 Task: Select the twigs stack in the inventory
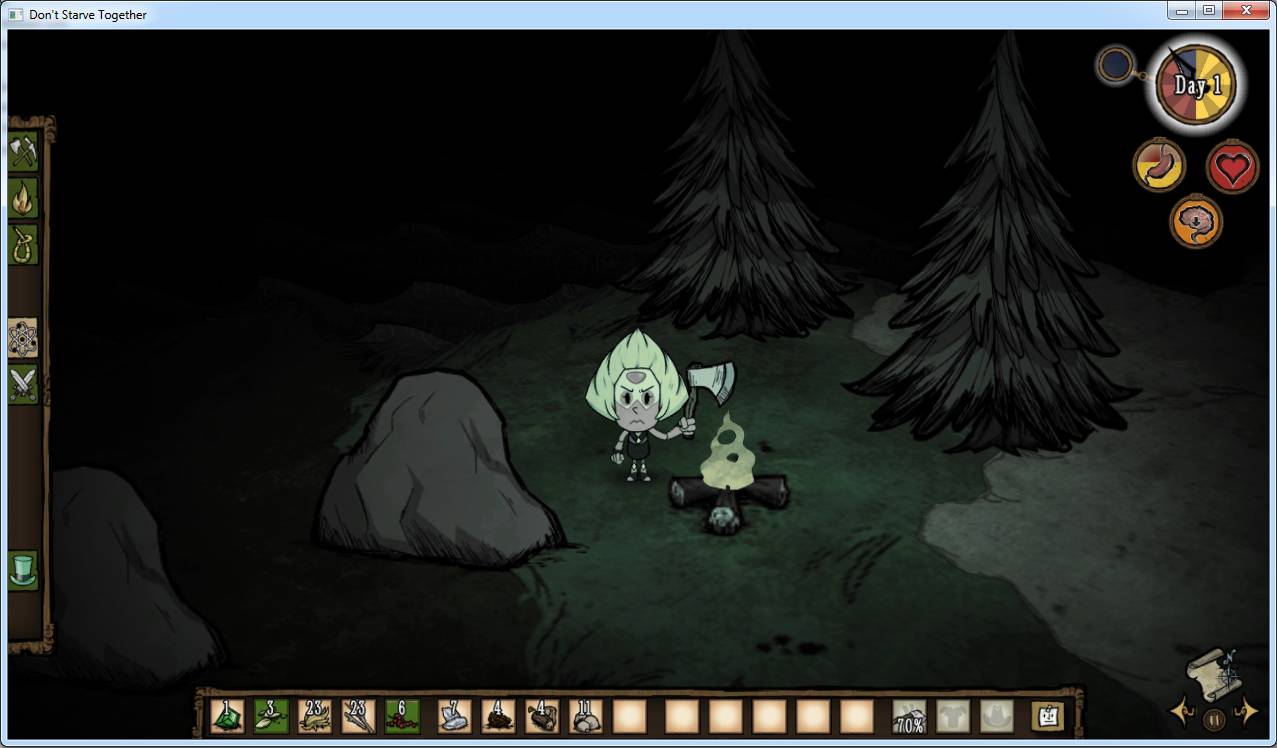pyautogui.click(x=358, y=716)
